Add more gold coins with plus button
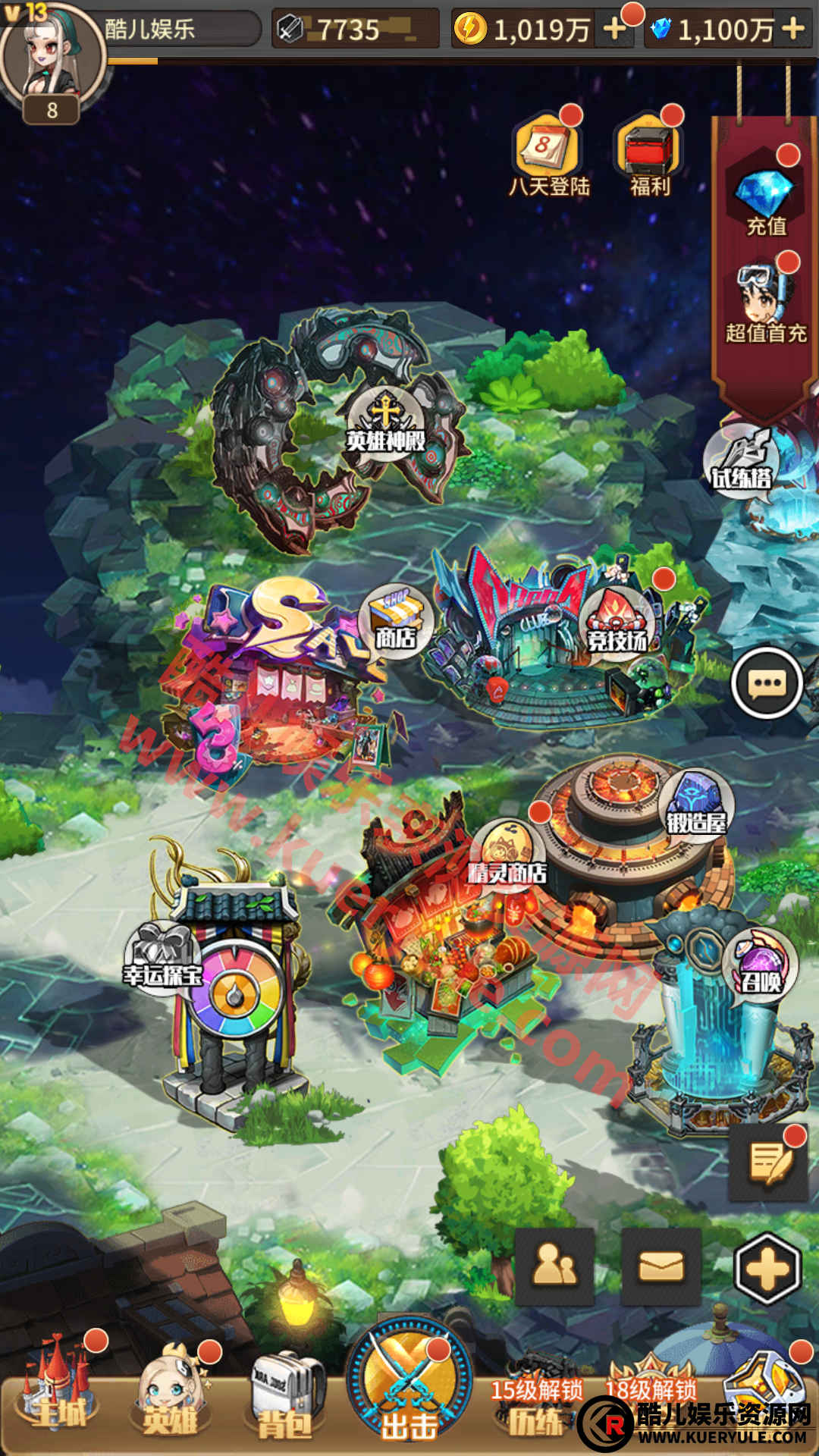The width and height of the screenshot is (819, 1456). [x=614, y=30]
